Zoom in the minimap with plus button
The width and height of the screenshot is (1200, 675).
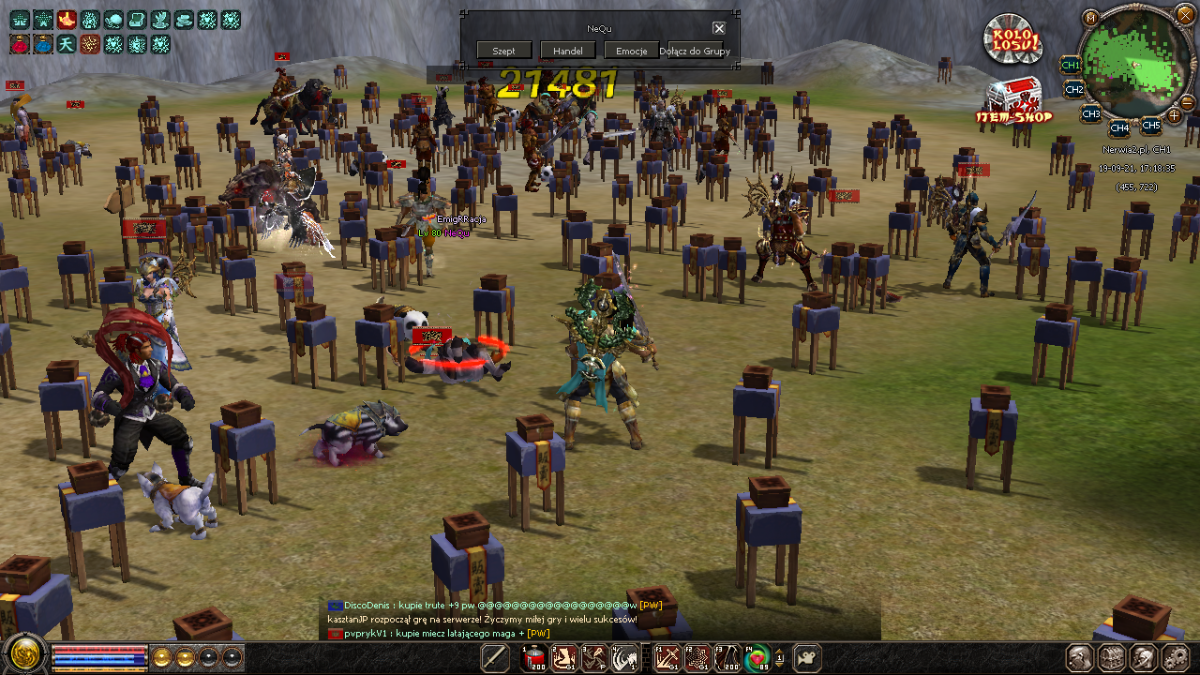point(1173,116)
